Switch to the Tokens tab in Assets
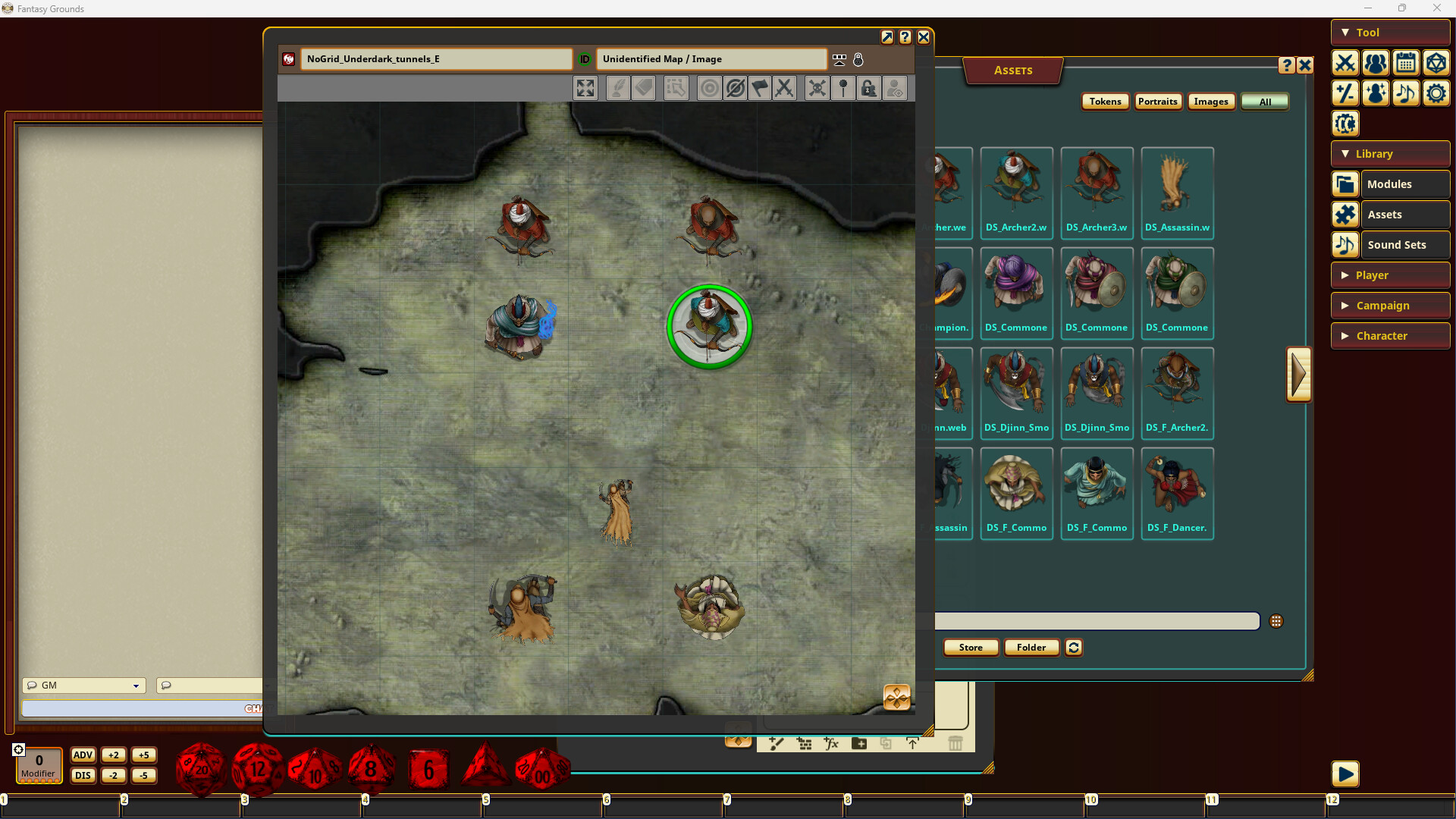Image resolution: width=1456 pixels, height=819 pixels. pyautogui.click(x=1105, y=101)
